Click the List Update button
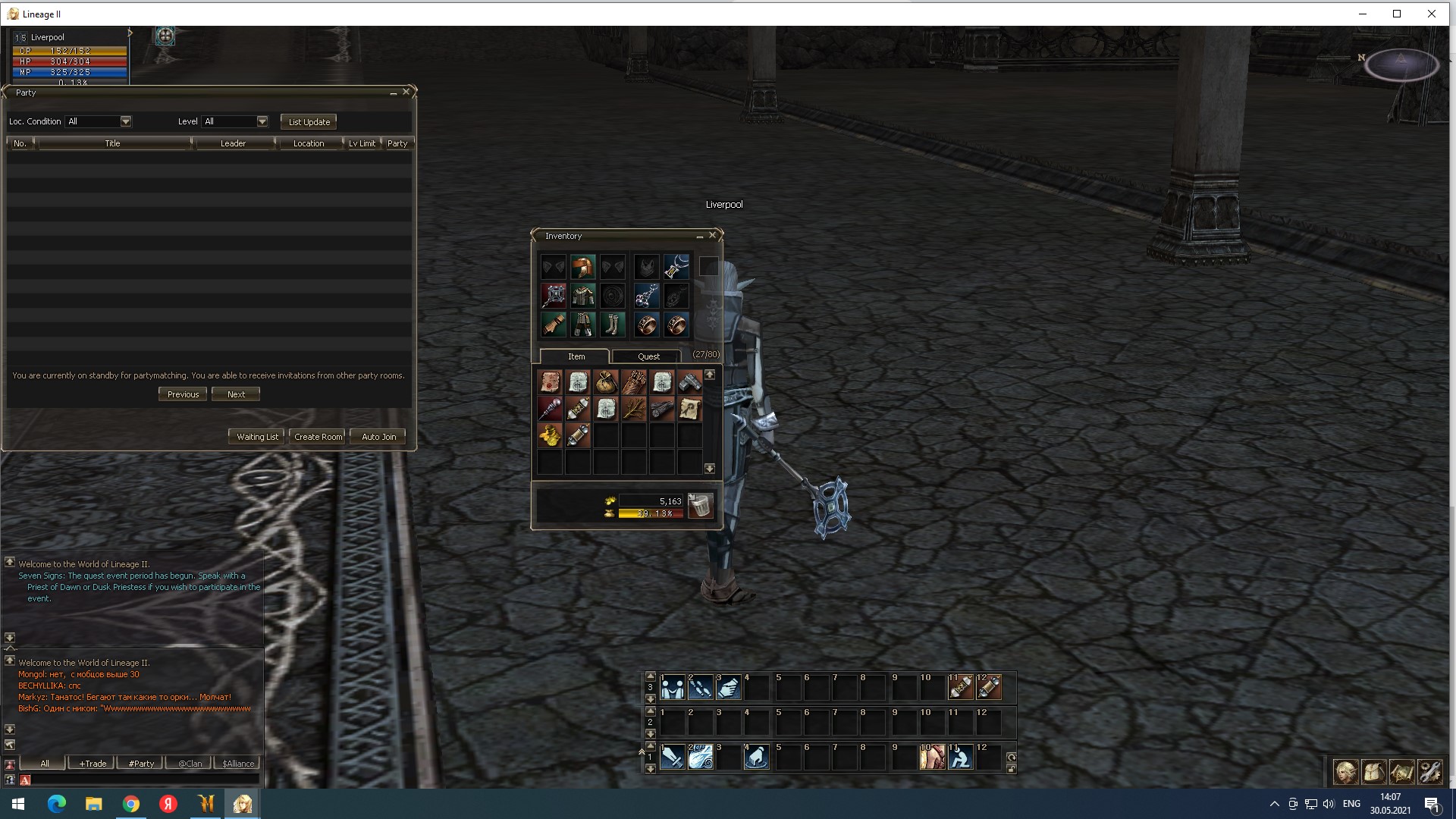The height and width of the screenshot is (819, 1456). point(309,122)
